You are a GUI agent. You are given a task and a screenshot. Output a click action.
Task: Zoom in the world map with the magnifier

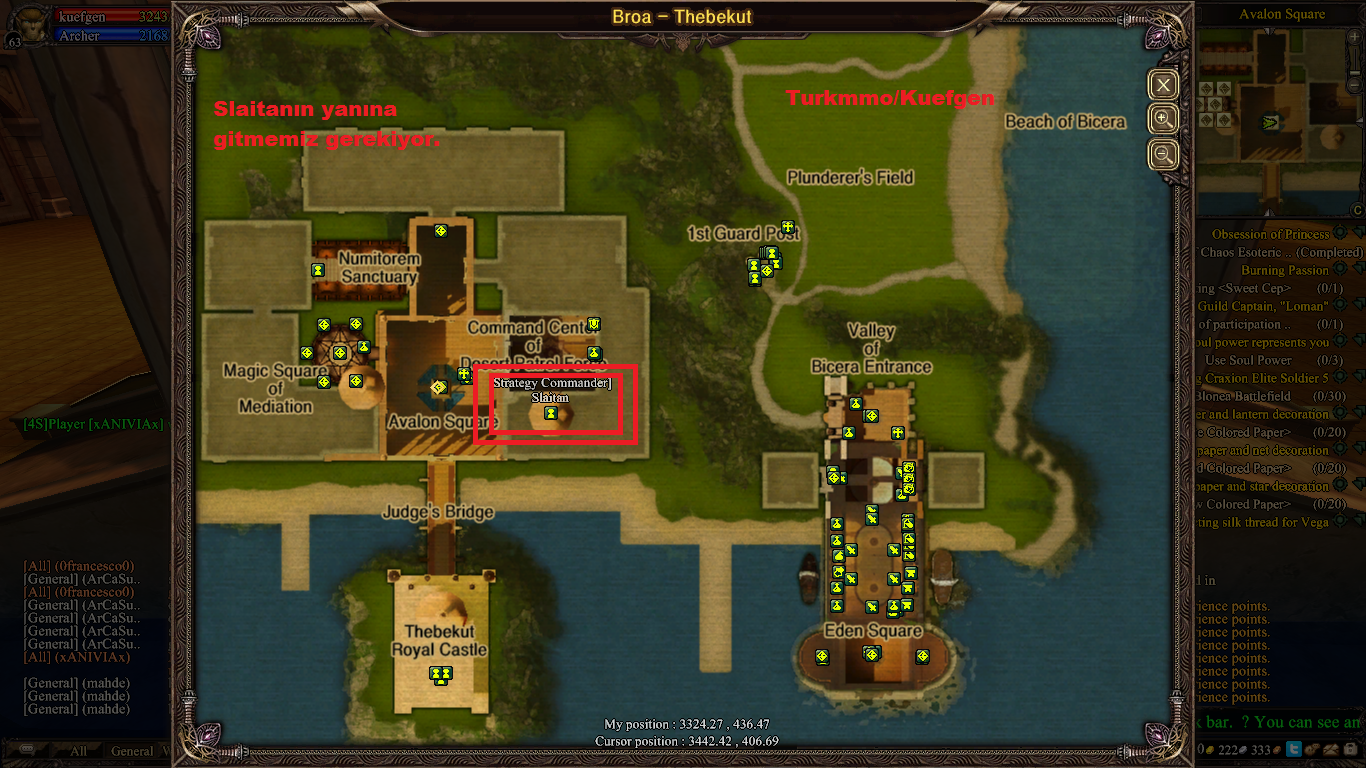click(x=1163, y=120)
